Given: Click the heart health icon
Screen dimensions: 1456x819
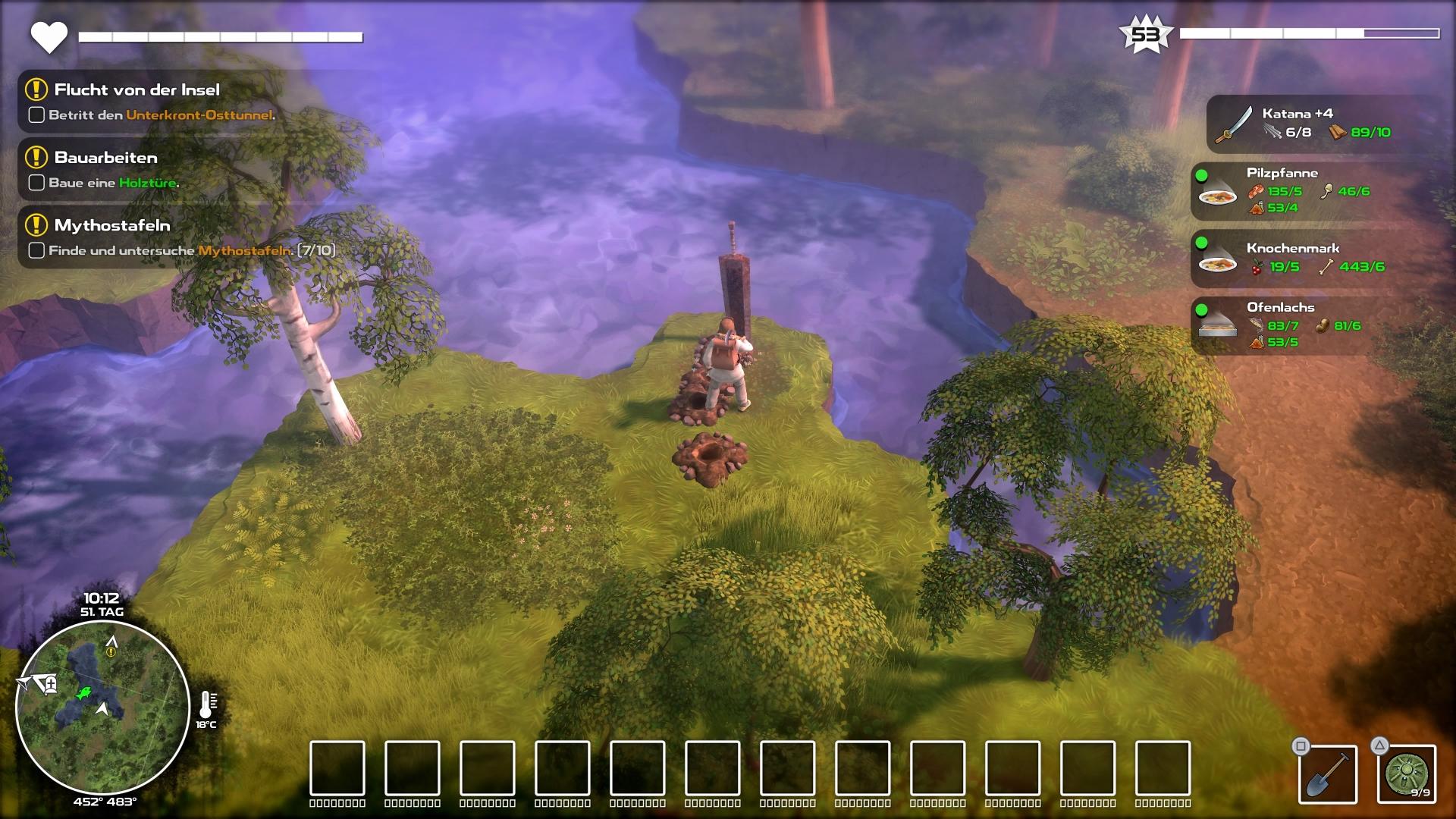Looking at the screenshot, I should point(49,37).
